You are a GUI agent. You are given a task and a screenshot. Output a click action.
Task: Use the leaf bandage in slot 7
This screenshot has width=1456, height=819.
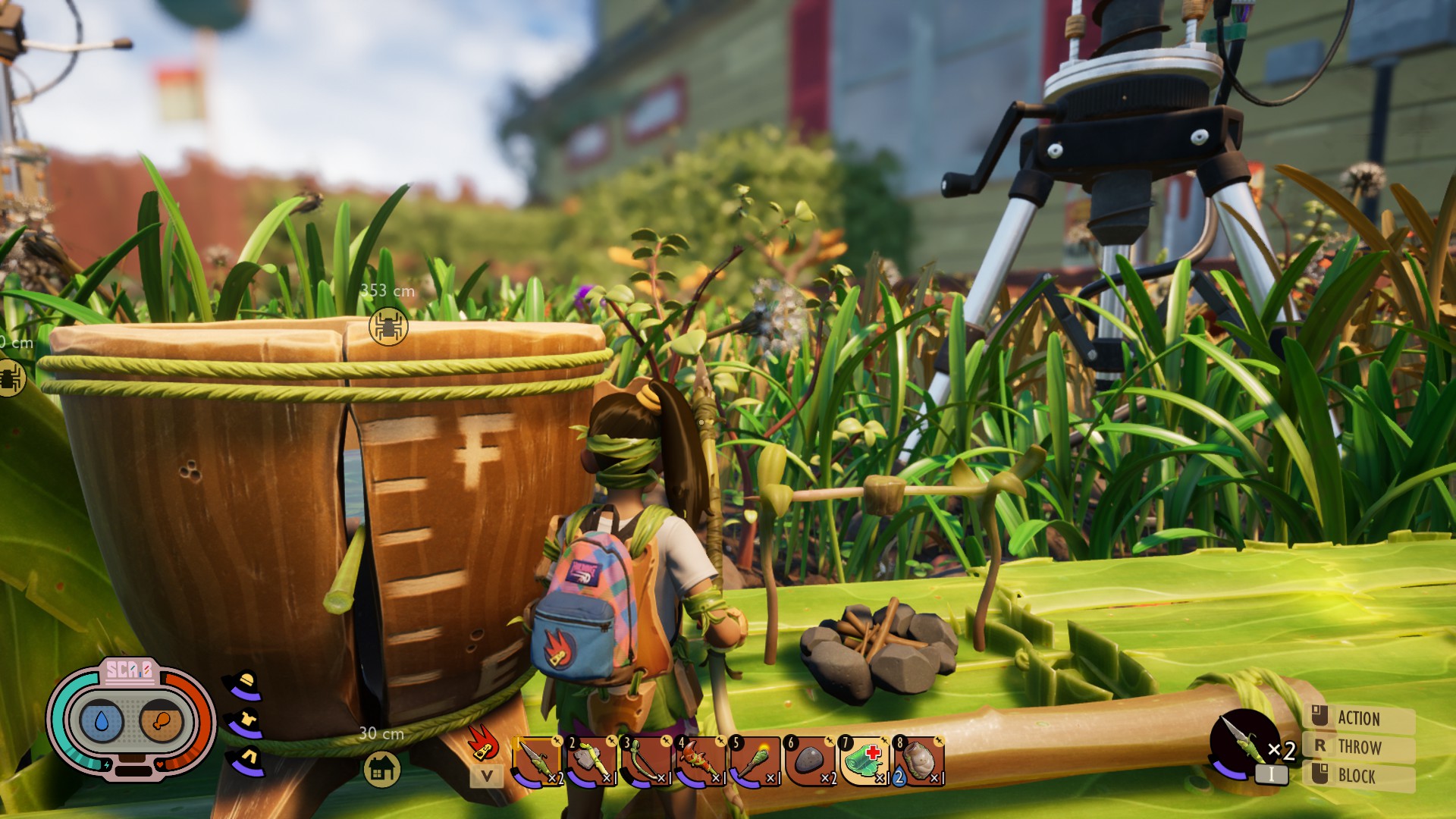[x=864, y=761]
